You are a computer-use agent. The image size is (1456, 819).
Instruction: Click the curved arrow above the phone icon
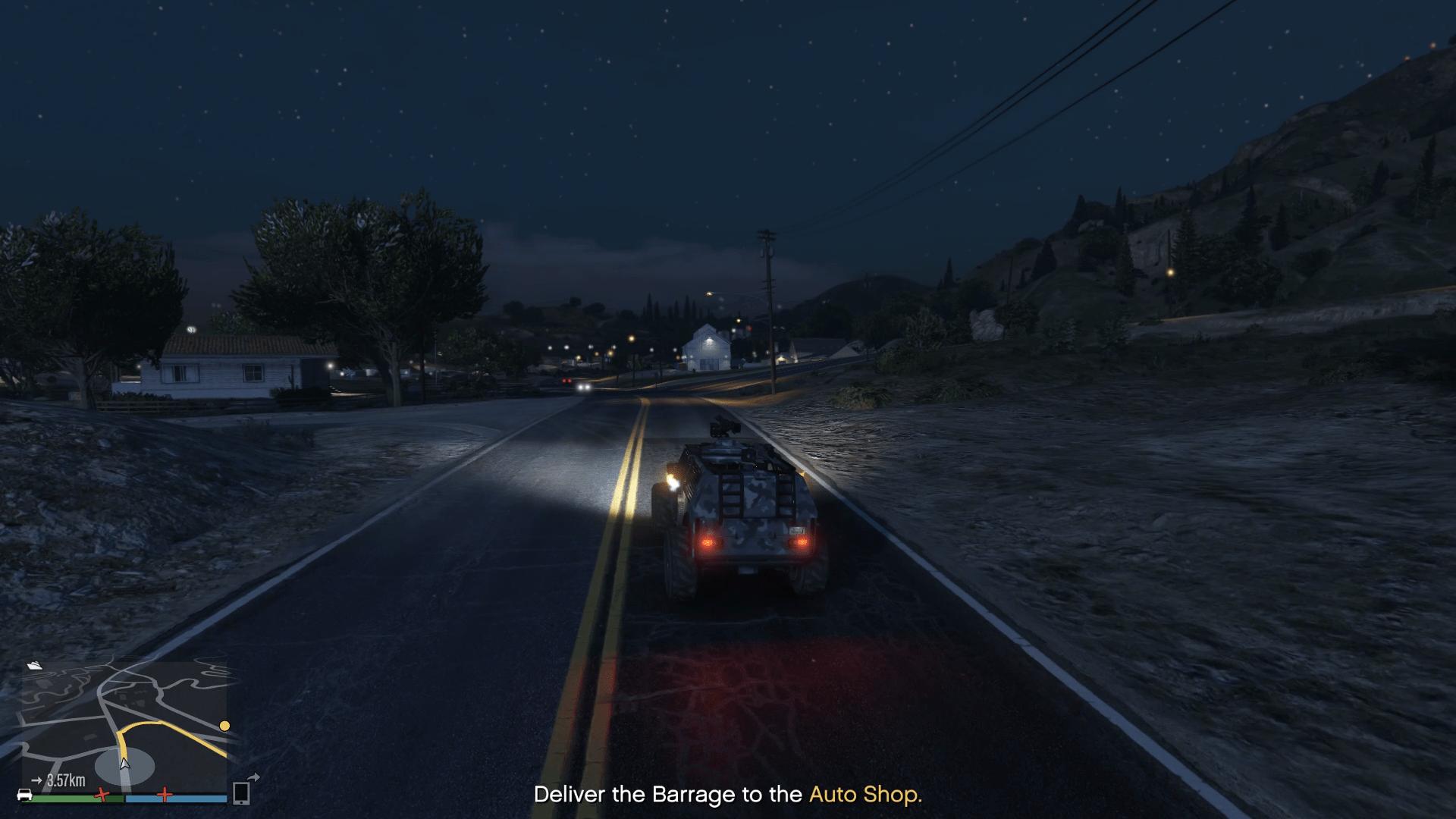[255, 777]
